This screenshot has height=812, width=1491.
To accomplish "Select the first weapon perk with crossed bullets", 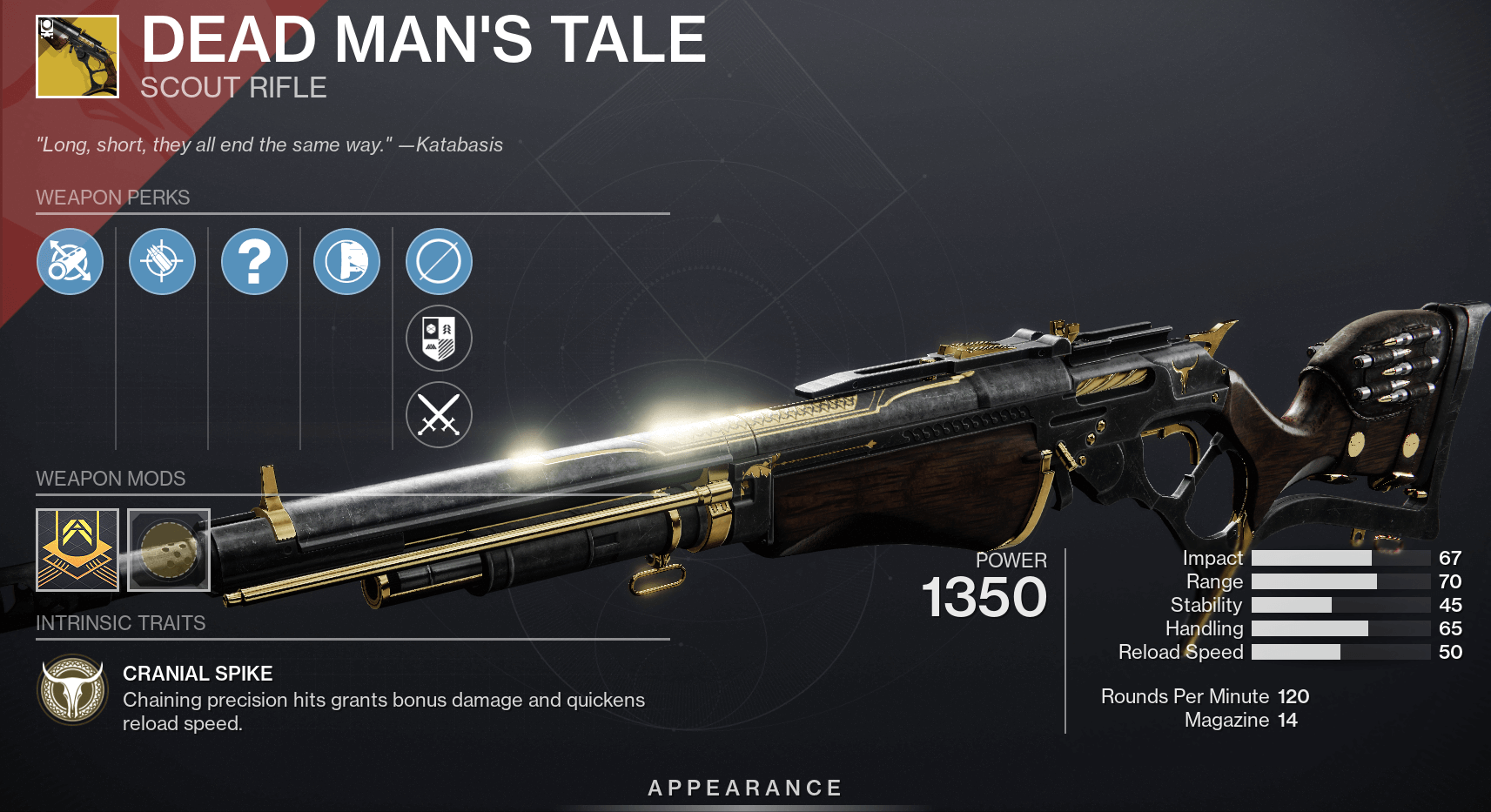I will (70, 261).
